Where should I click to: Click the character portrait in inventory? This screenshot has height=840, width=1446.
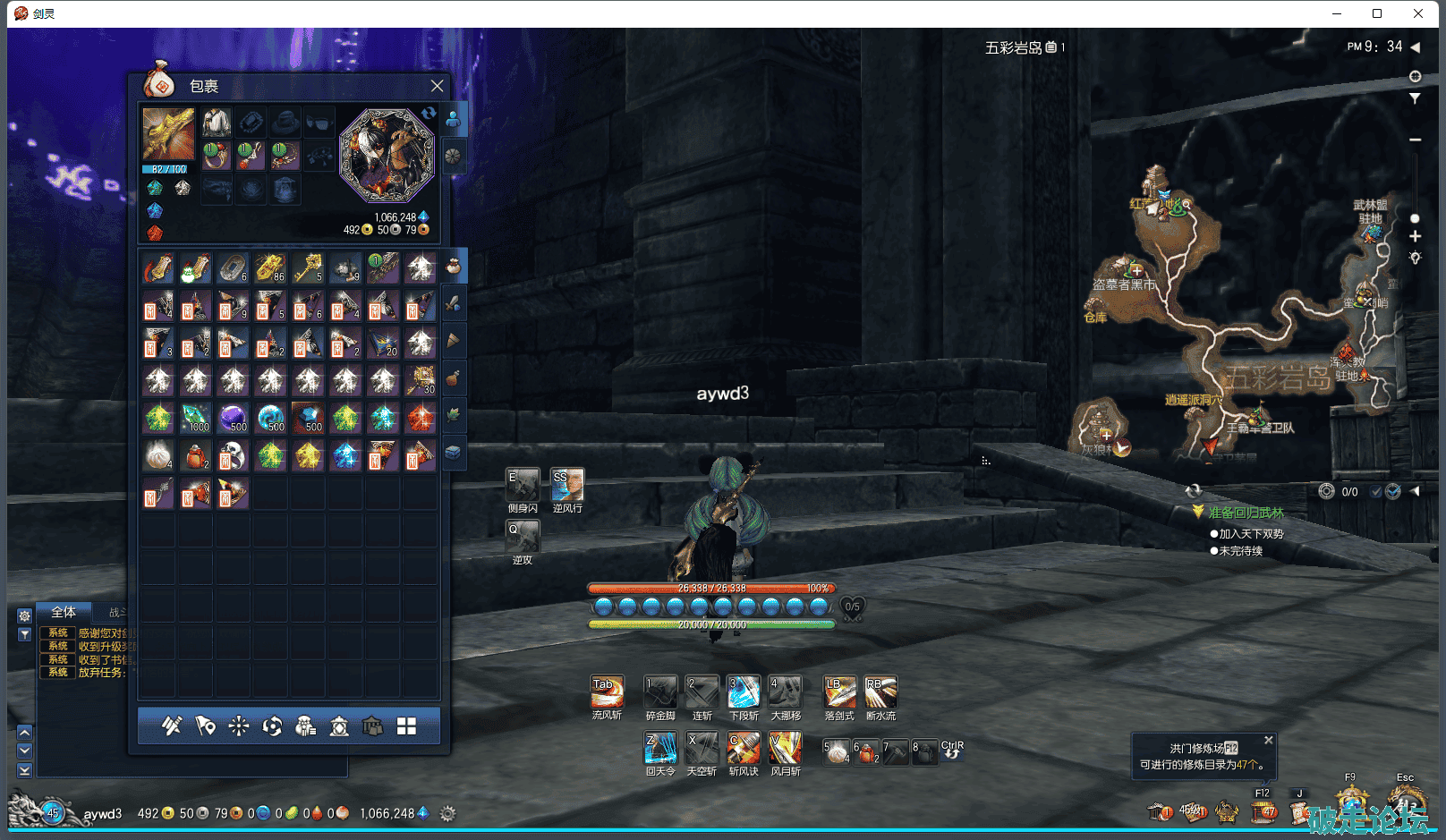[387, 155]
